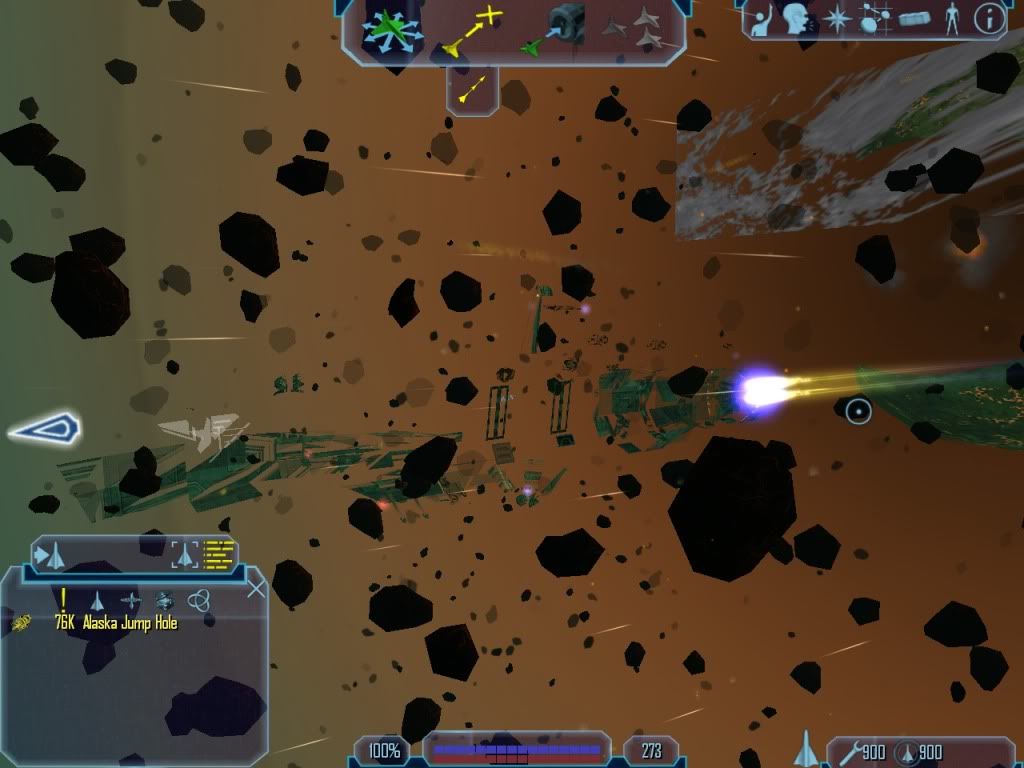Open the chat talking head icon
Viewport: 1024px width, 768px height.
click(797, 18)
